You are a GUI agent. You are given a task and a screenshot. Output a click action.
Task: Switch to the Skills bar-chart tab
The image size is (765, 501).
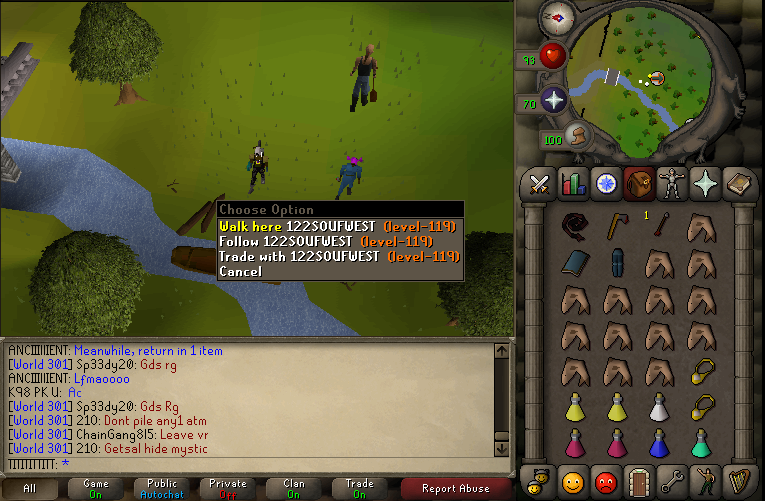pos(573,184)
